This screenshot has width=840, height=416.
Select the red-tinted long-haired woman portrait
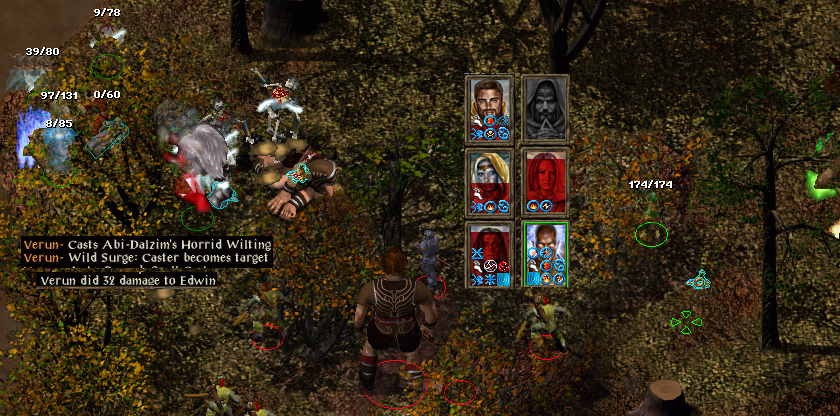pyautogui.click(x=545, y=176)
